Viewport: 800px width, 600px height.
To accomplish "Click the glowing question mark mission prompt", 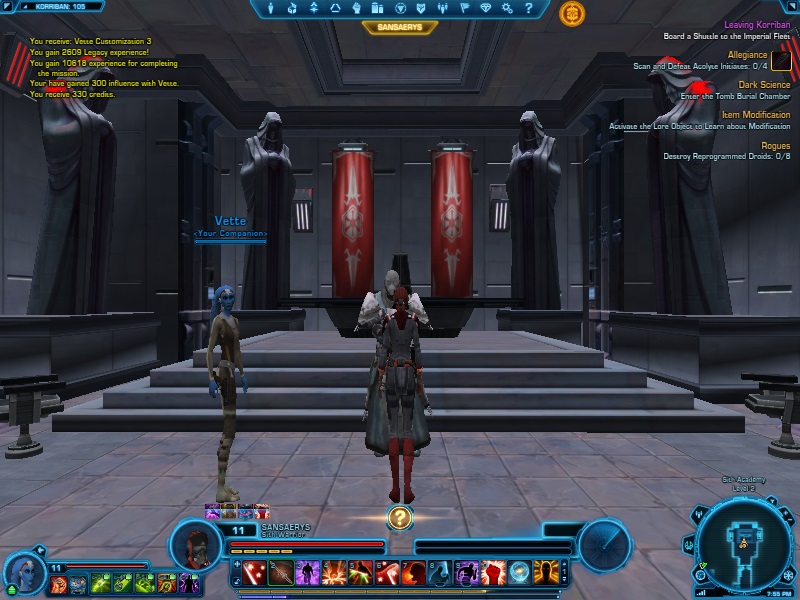I will point(399,517).
